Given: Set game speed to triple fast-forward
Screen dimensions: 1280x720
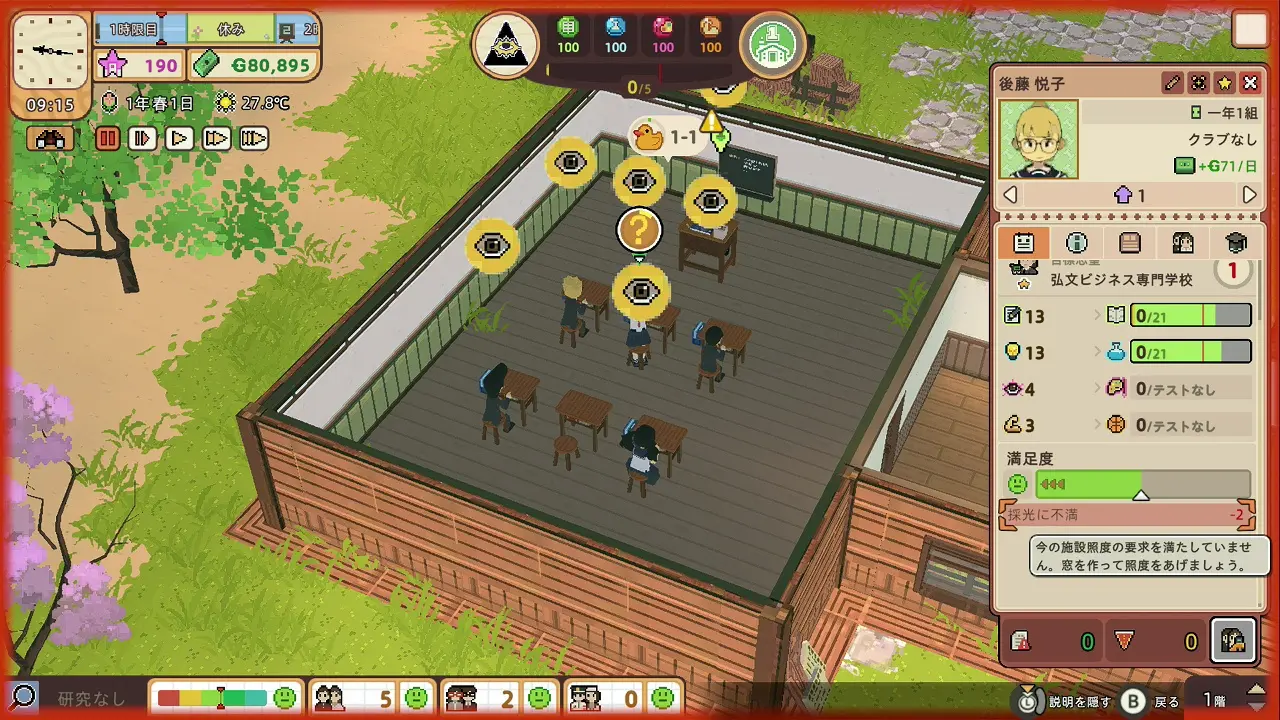Looking at the screenshot, I should click(253, 139).
